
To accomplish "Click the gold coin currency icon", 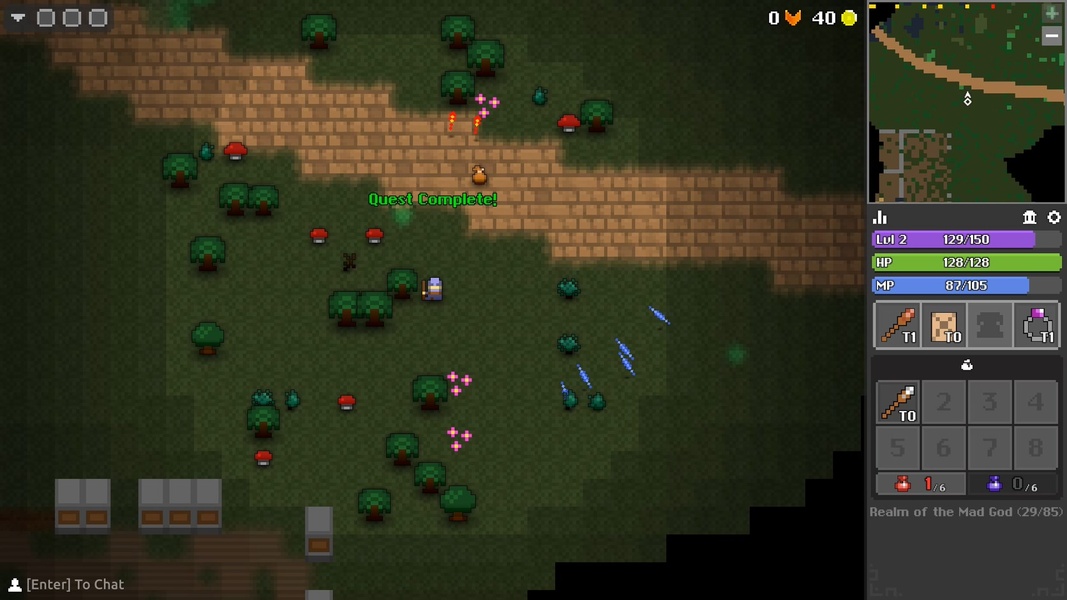I will tap(849, 18).
